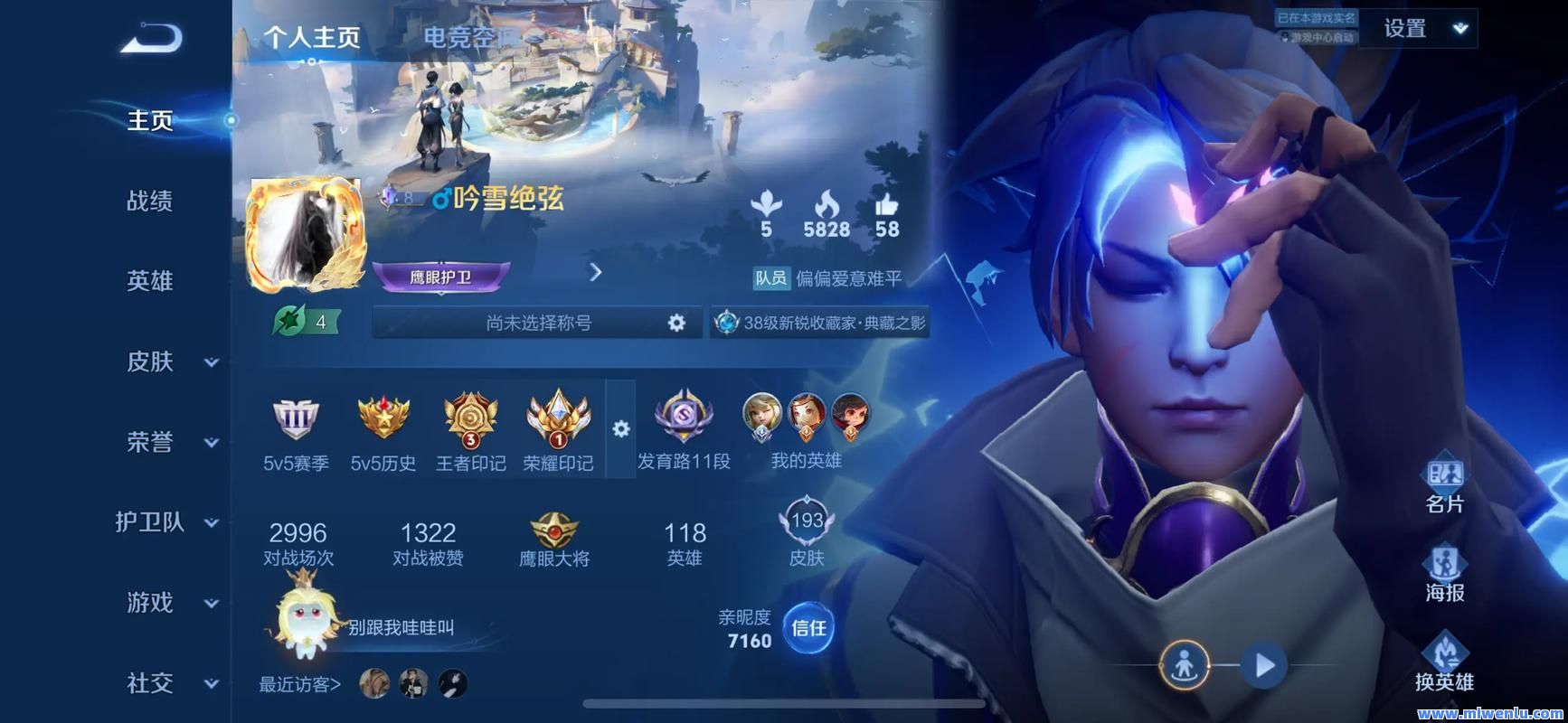This screenshot has height=723, width=1568.
Task: Open the 护卫队 guard team menu
Action: (x=166, y=522)
